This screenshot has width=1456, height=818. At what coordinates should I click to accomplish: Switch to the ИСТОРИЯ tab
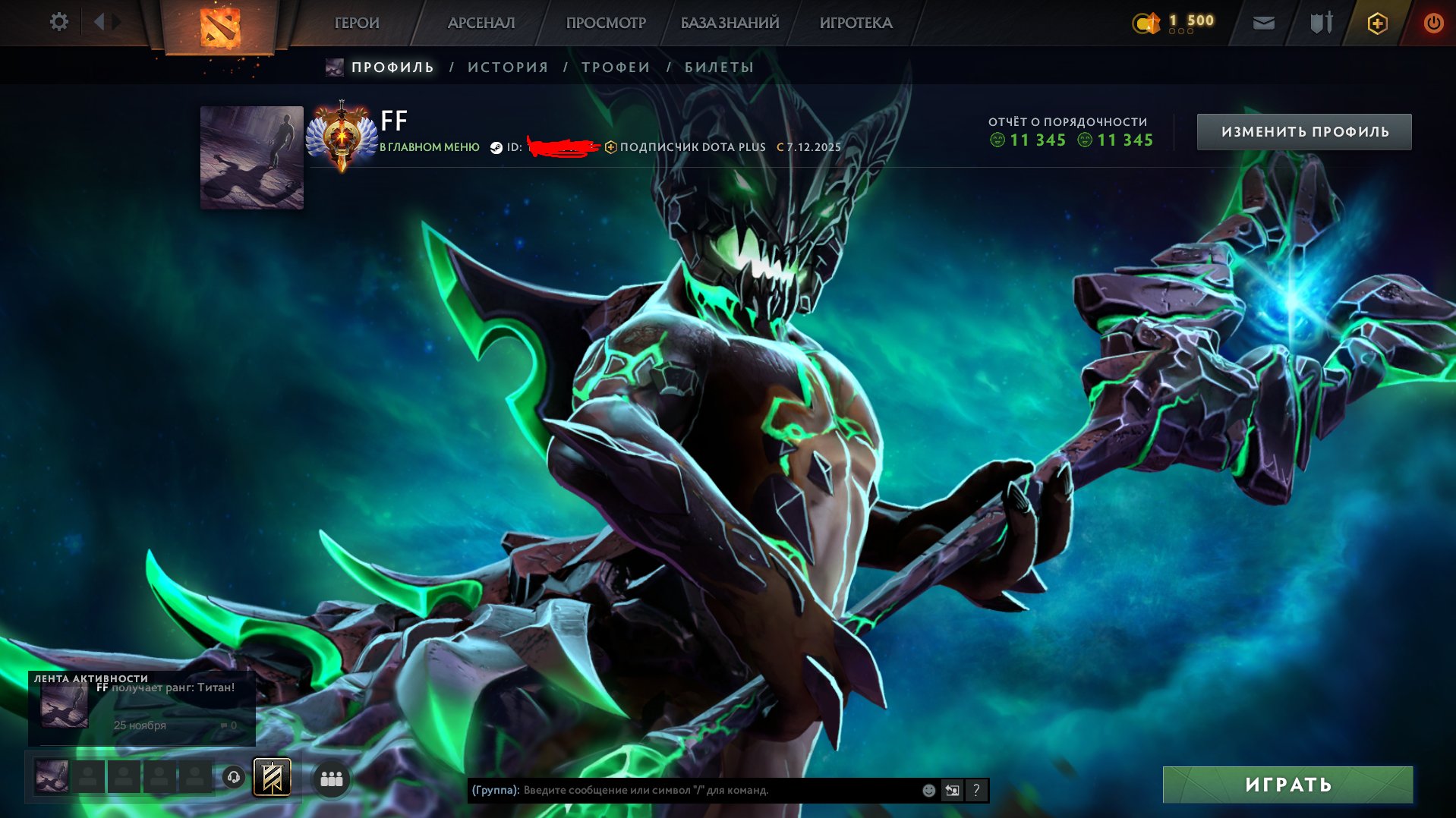click(506, 67)
